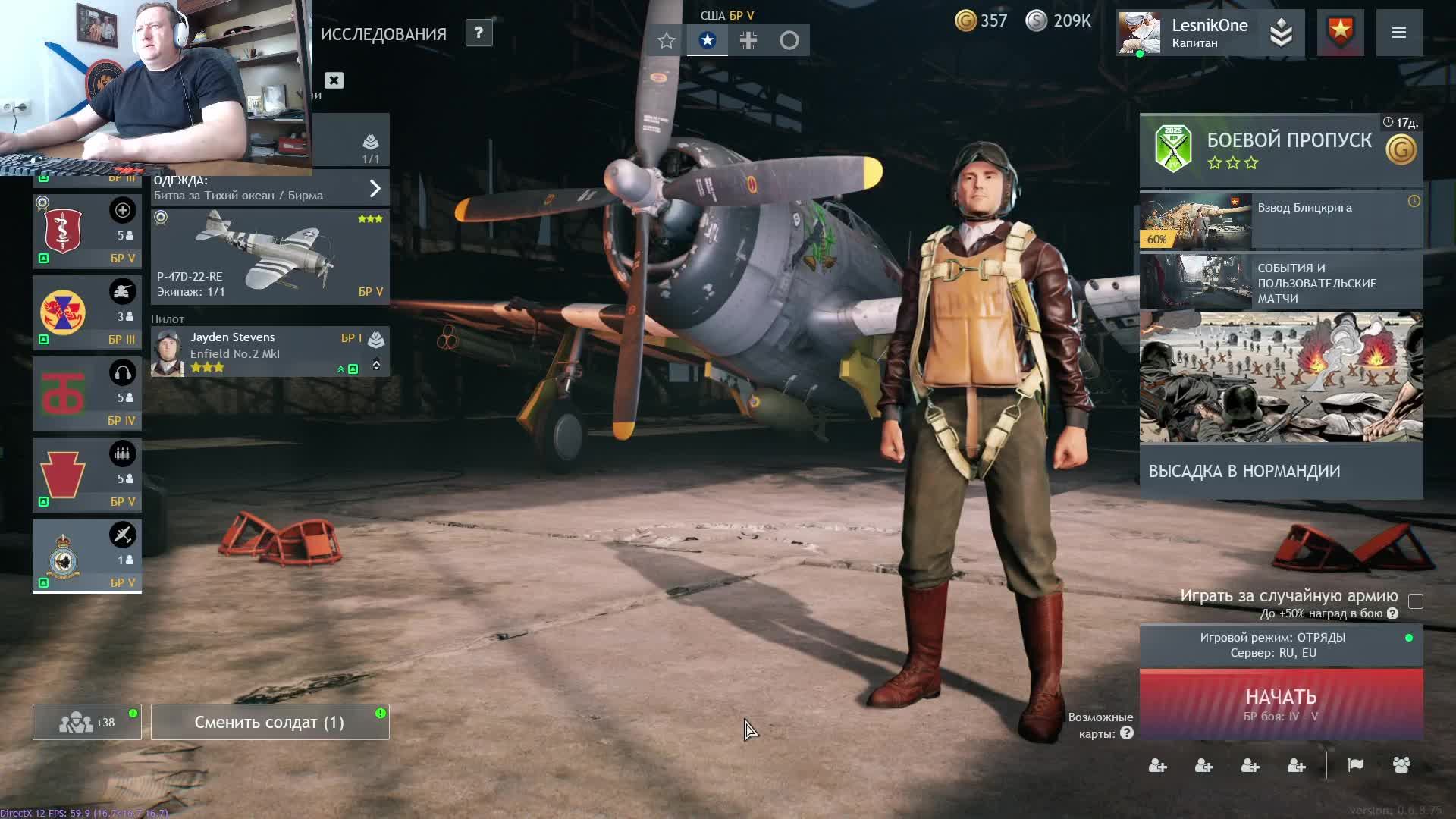1456x819 pixels.
Task: Switch to the iron cross faction tab
Action: [748, 40]
